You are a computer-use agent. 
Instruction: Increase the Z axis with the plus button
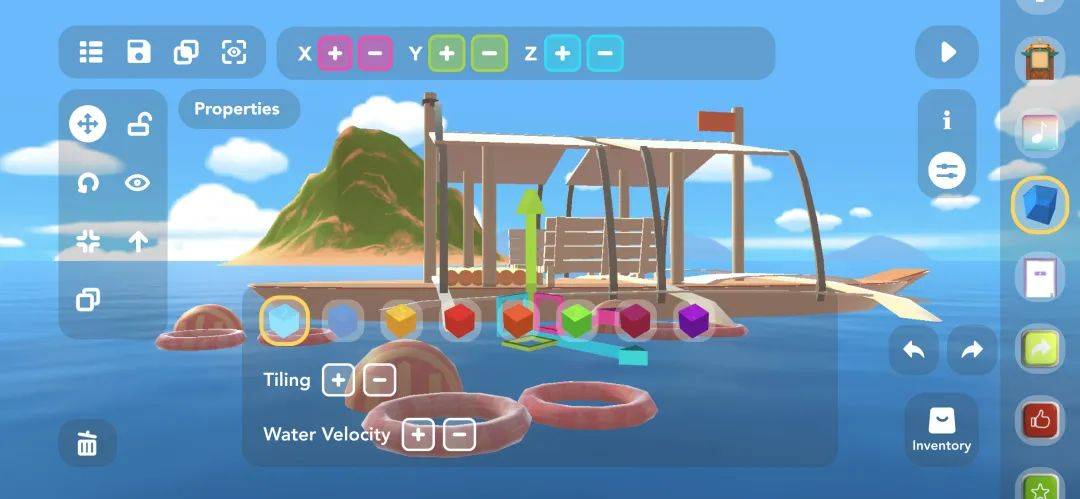pos(563,53)
